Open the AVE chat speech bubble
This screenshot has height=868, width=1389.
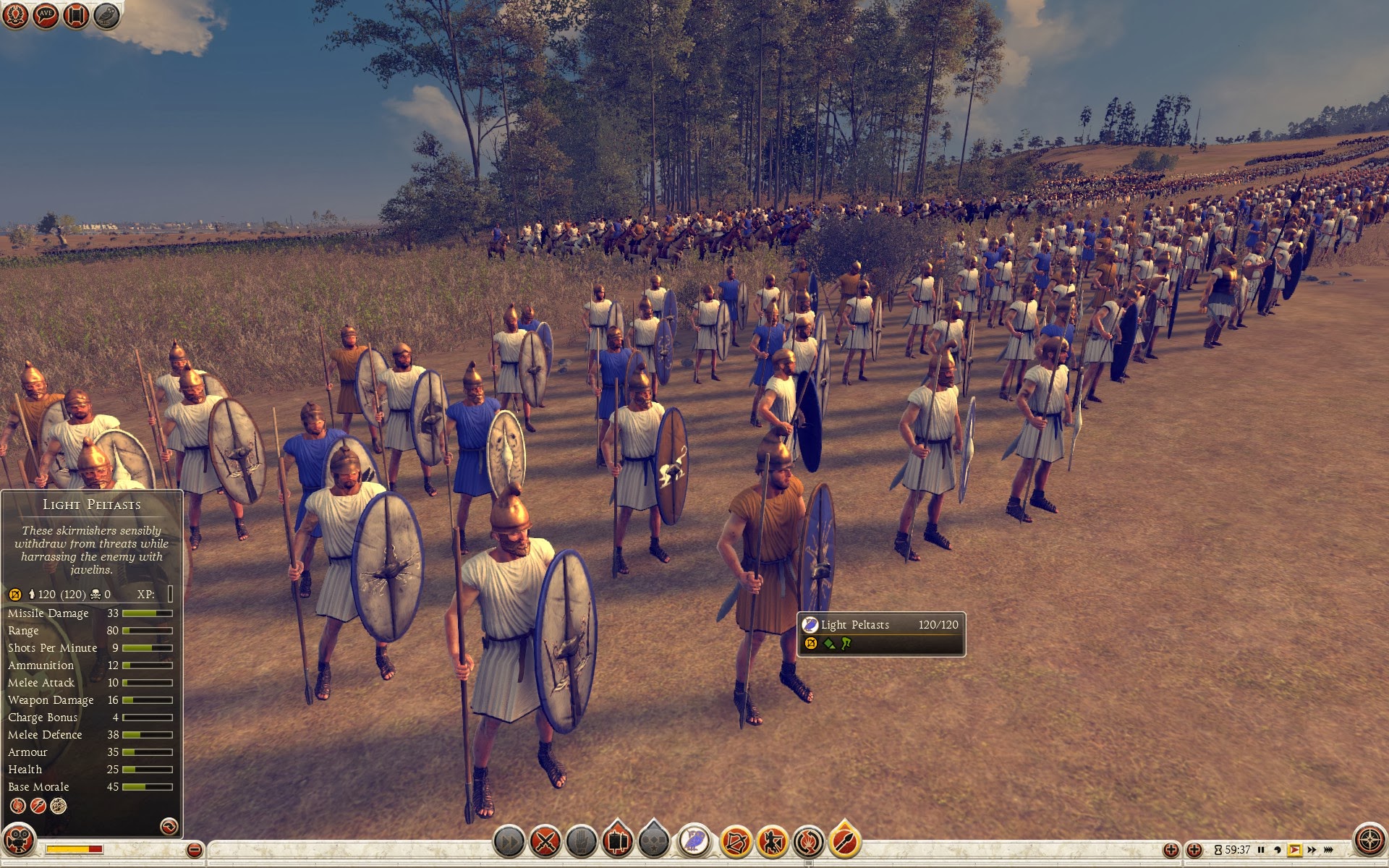[46, 16]
